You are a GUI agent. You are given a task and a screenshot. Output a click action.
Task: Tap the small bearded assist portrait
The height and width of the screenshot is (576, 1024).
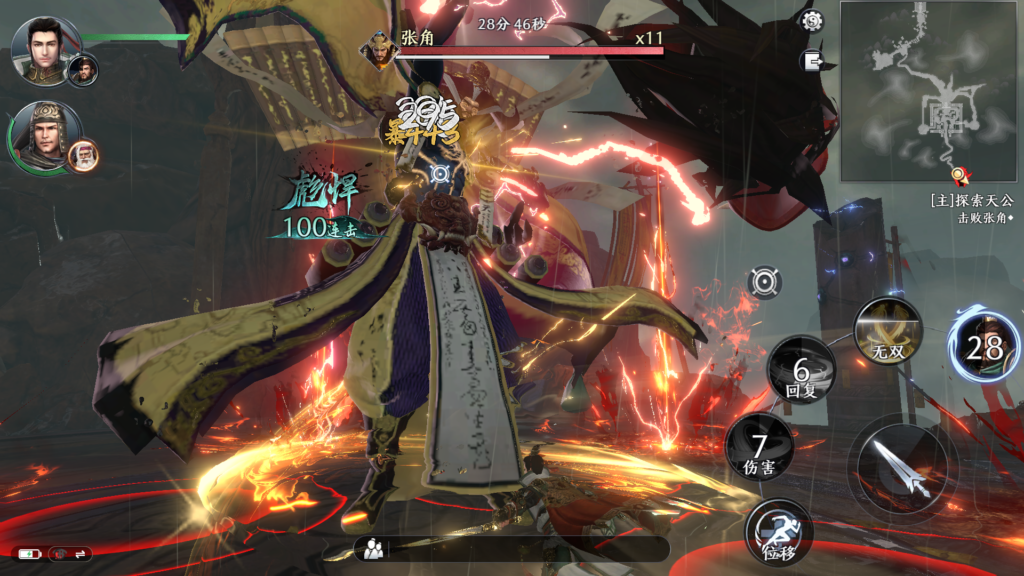(83, 70)
